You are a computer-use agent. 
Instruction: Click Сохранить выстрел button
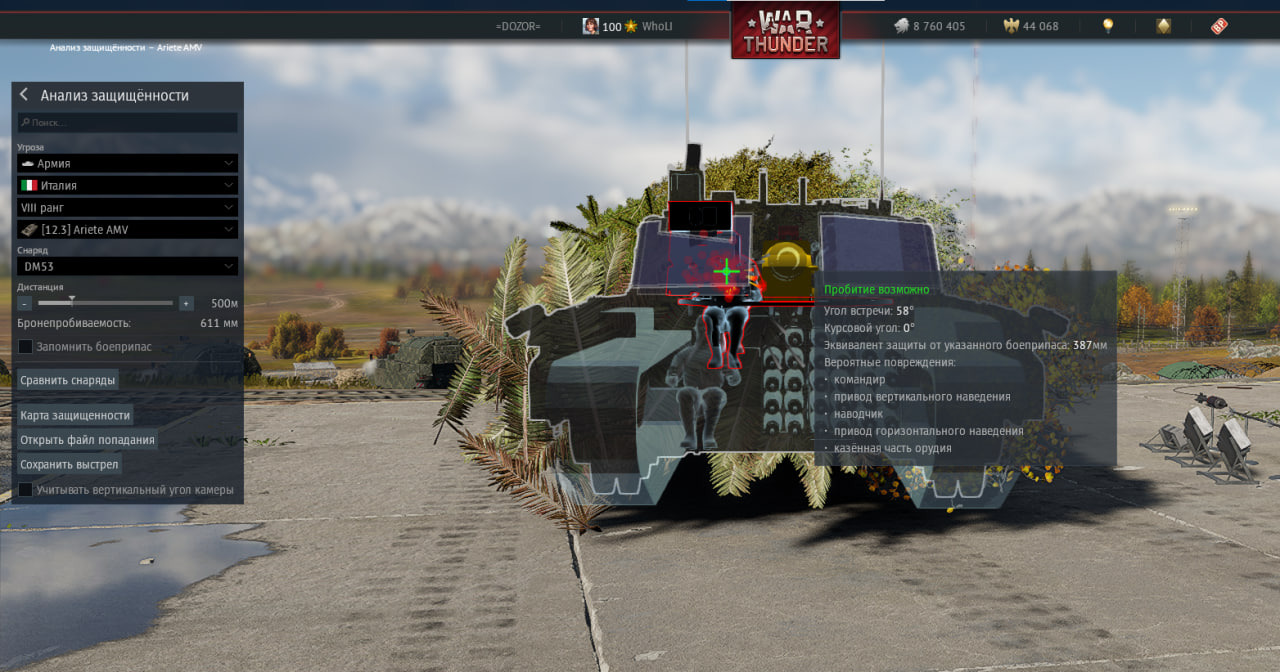click(69, 465)
